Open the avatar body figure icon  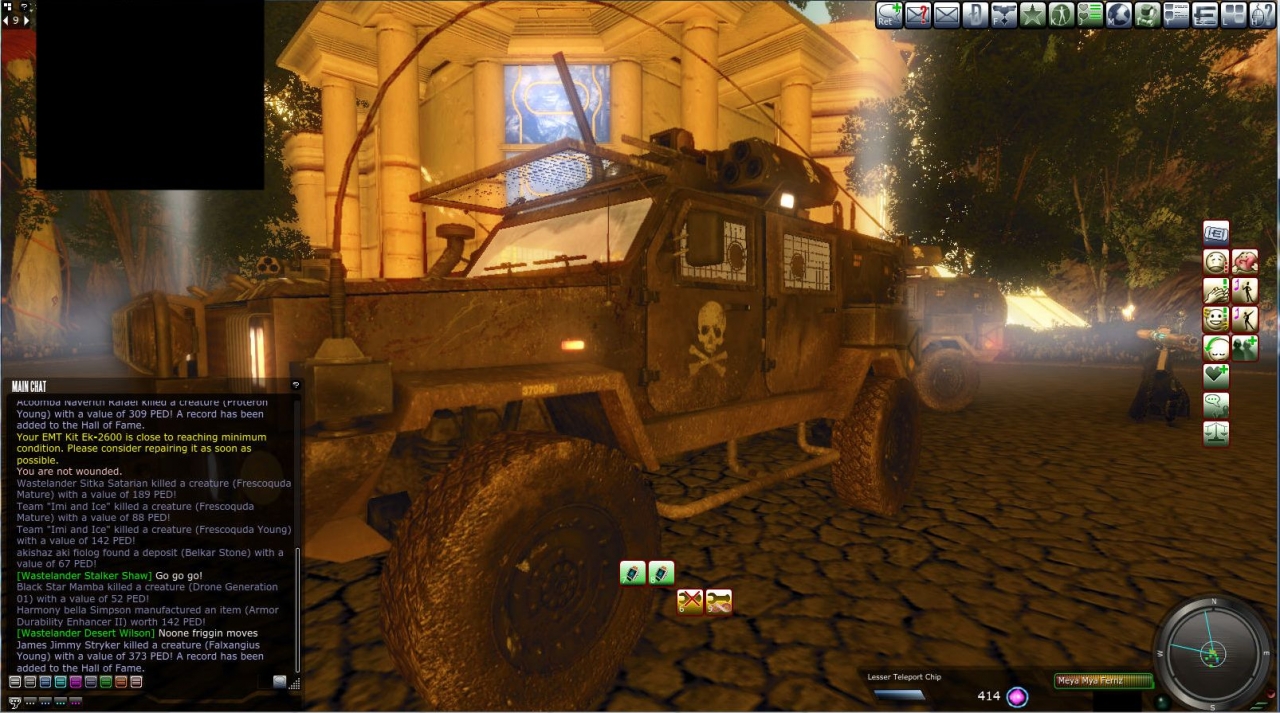coord(1061,14)
